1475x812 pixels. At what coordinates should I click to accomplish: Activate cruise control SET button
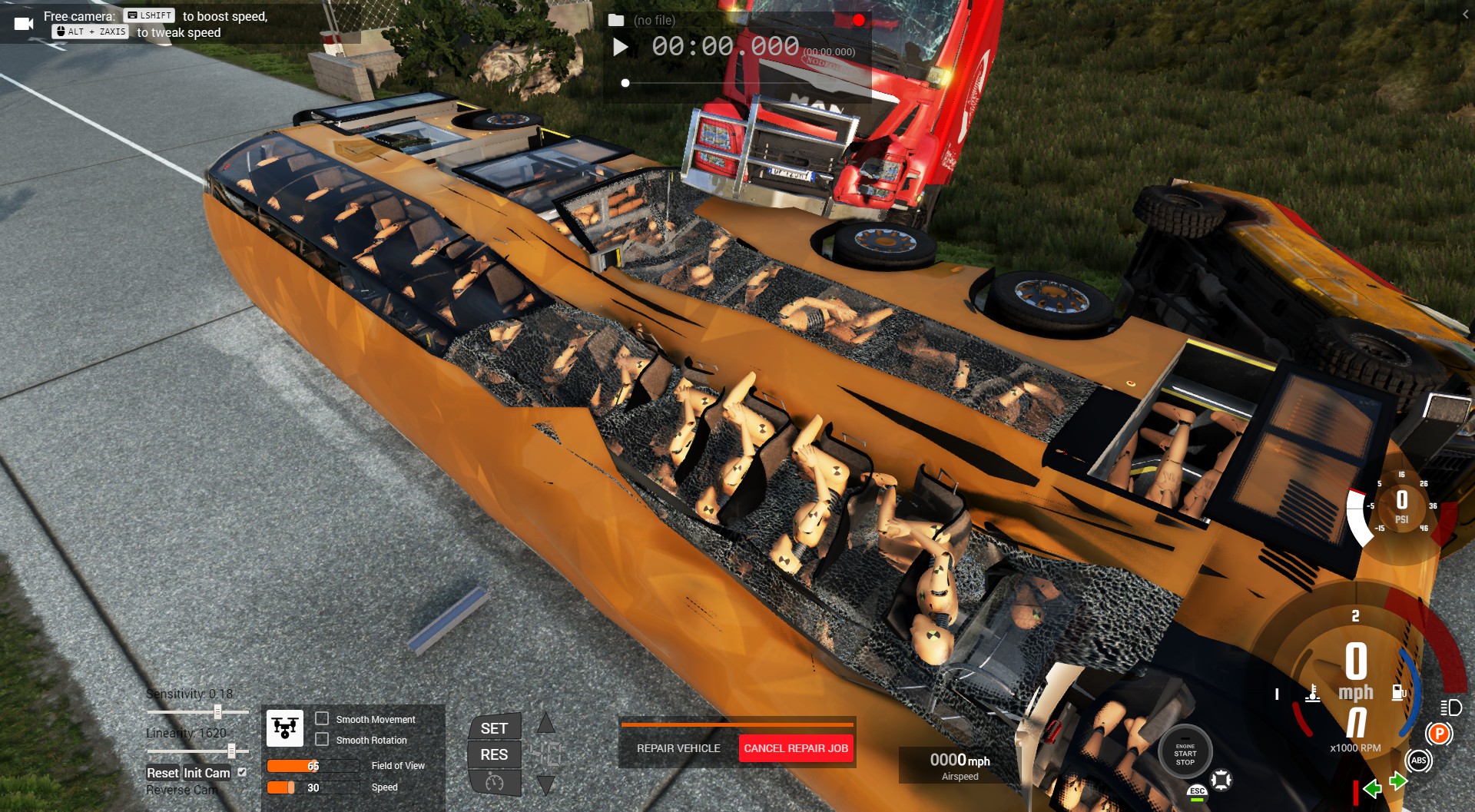pyautogui.click(x=494, y=728)
